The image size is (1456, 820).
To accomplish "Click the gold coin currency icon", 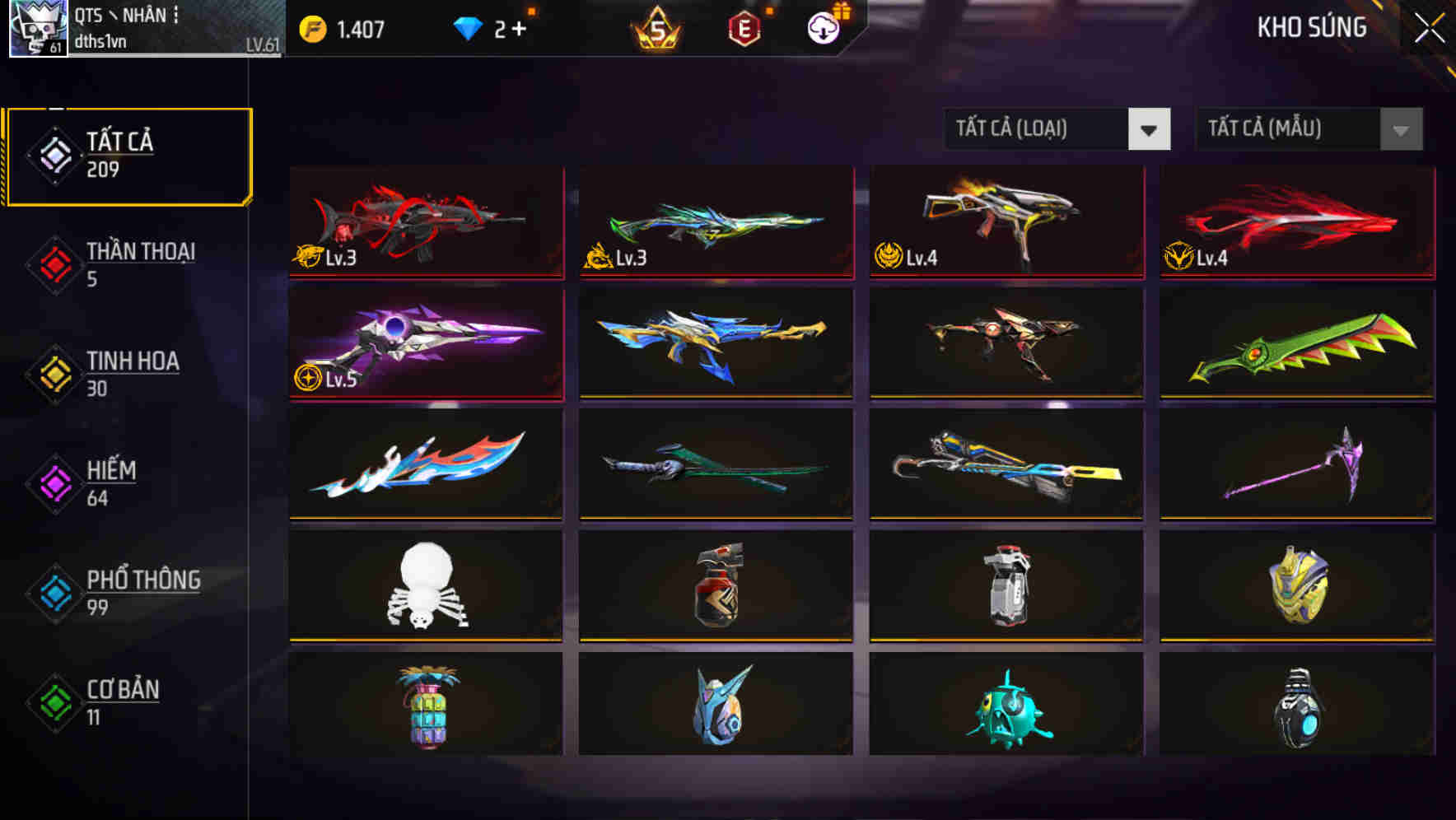I will pyautogui.click(x=311, y=27).
